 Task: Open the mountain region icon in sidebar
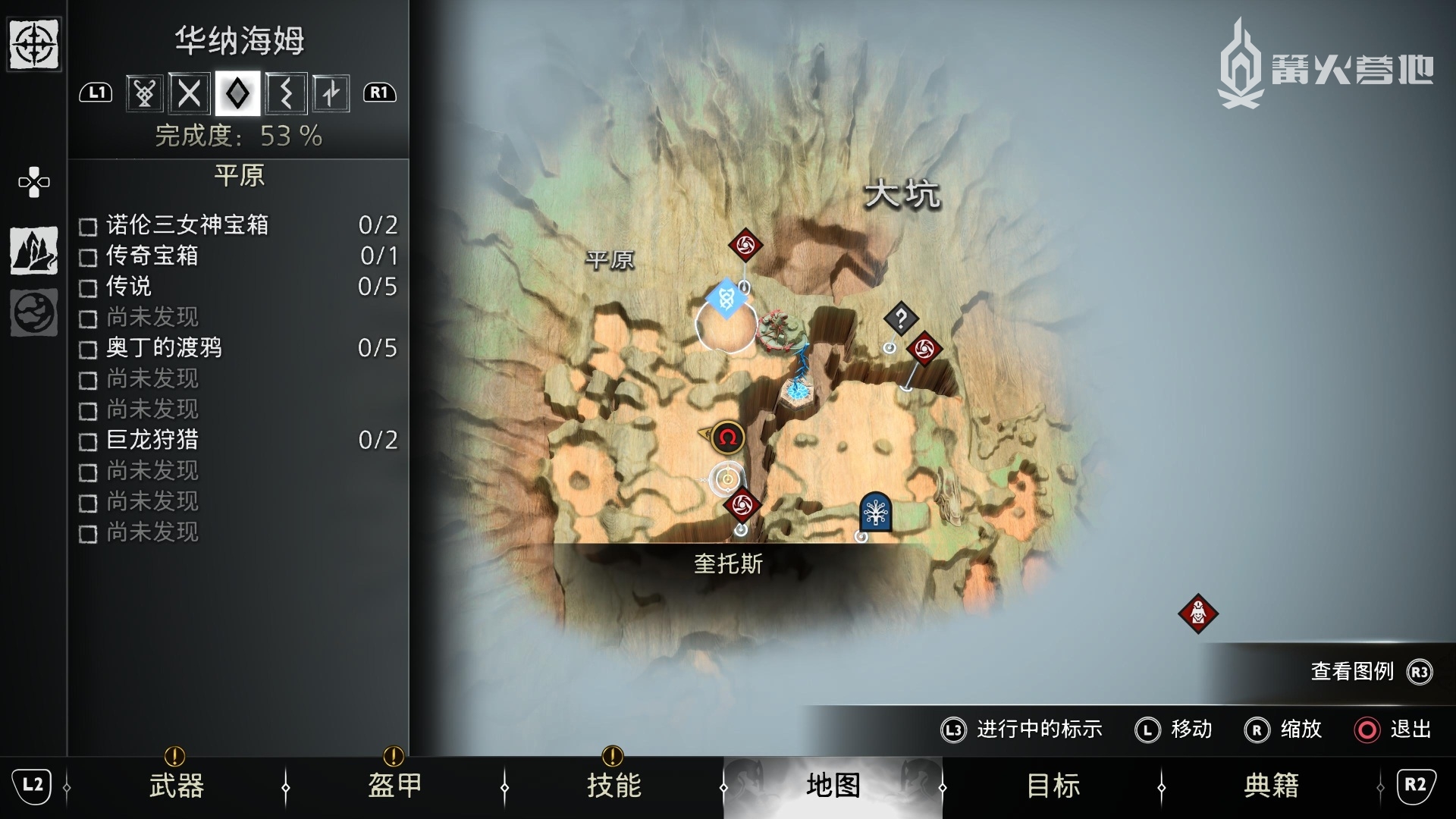click(x=34, y=250)
